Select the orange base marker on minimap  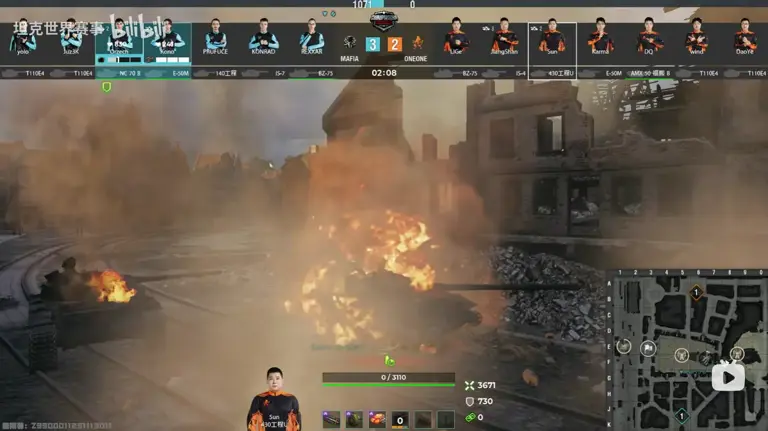pyautogui.click(x=696, y=292)
